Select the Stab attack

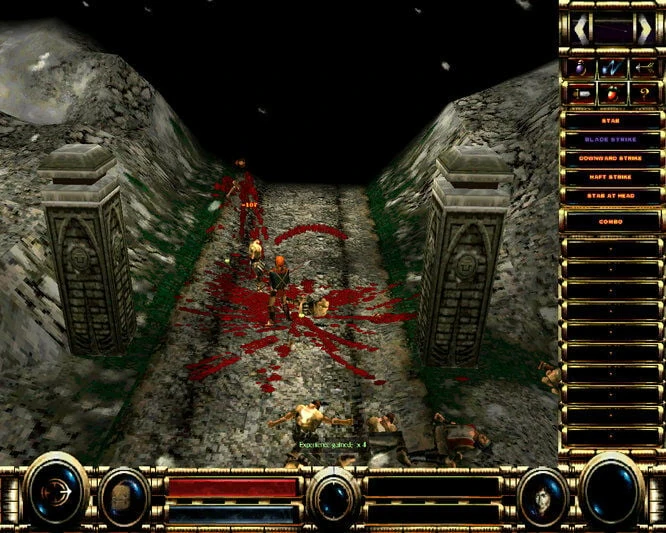point(613,120)
